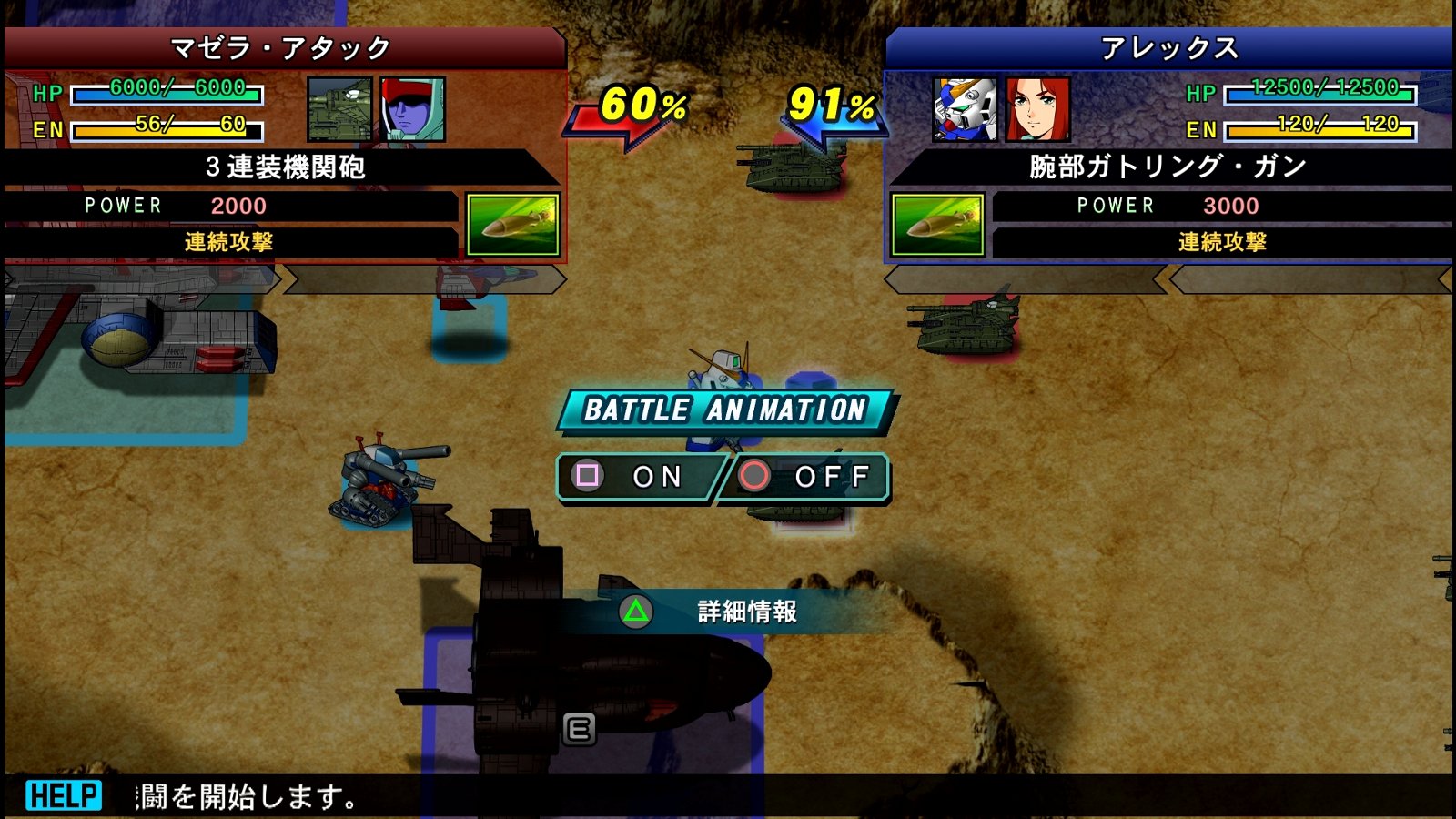Click Christina's pilot portrait icon
This screenshot has height=819, width=1456.
1037,109
